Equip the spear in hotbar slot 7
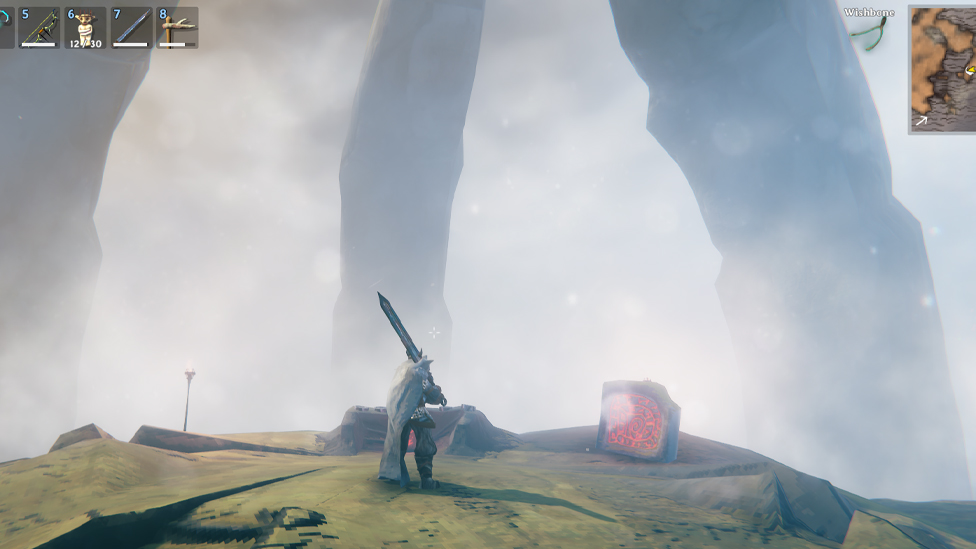 coord(131,28)
